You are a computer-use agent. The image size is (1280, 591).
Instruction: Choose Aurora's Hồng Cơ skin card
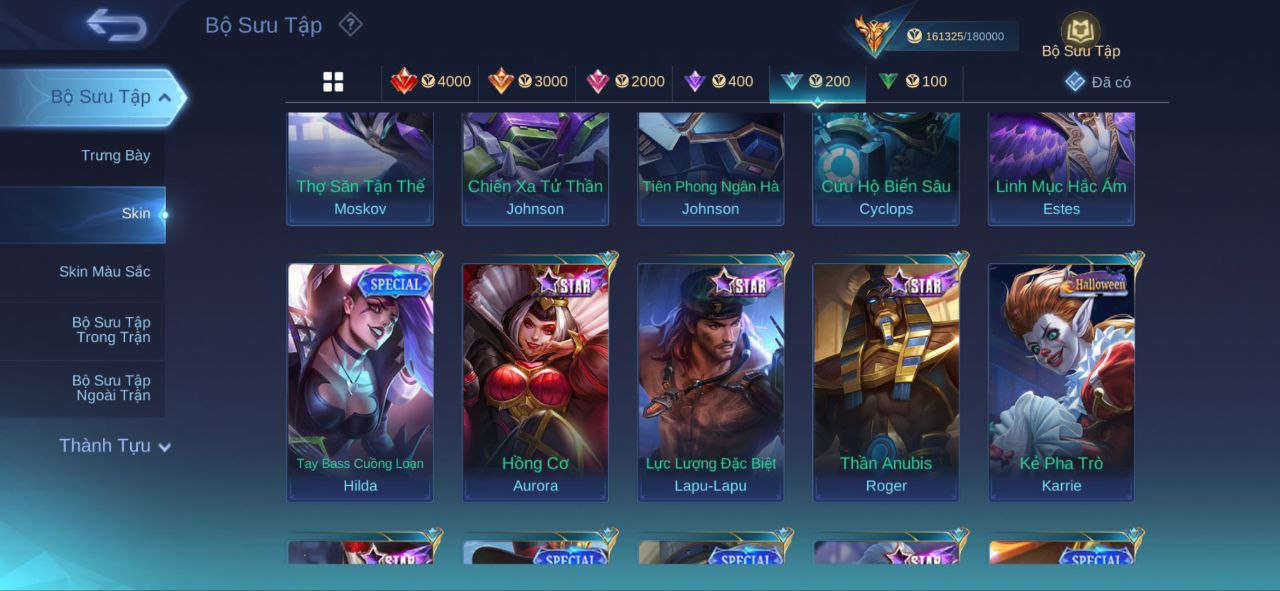coord(535,380)
